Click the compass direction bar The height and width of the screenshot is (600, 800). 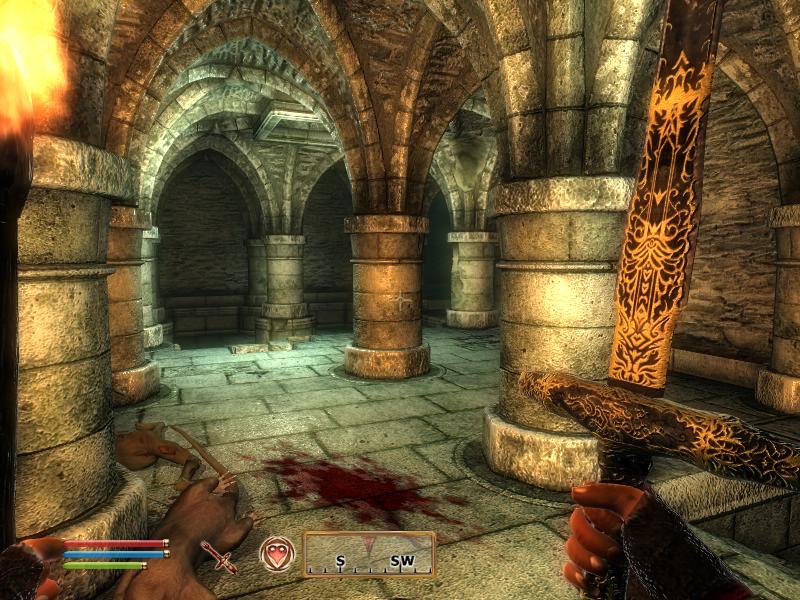(x=369, y=555)
